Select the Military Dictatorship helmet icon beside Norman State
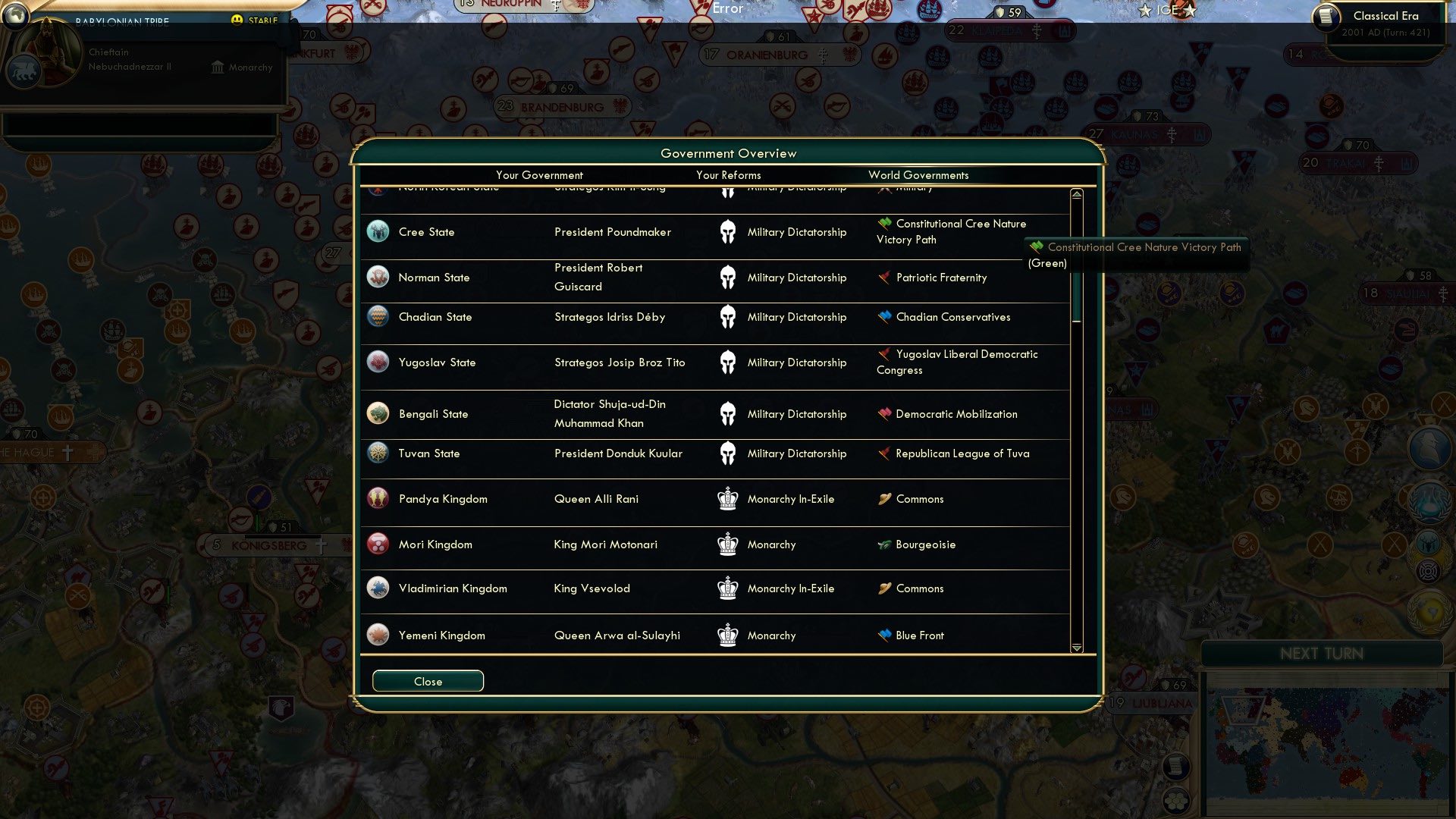This screenshot has height=819, width=1456. coord(728,277)
